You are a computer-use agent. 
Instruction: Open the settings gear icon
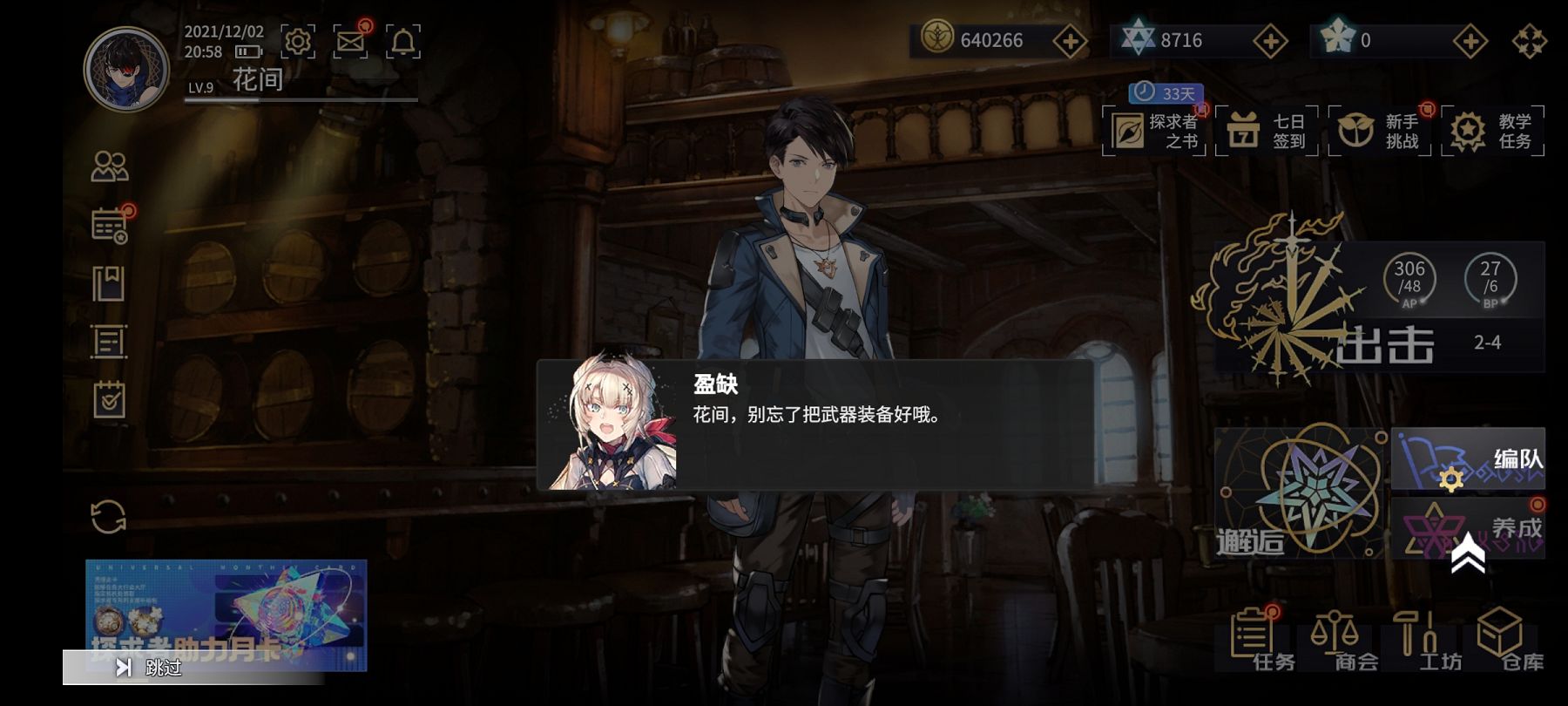click(298, 41)
